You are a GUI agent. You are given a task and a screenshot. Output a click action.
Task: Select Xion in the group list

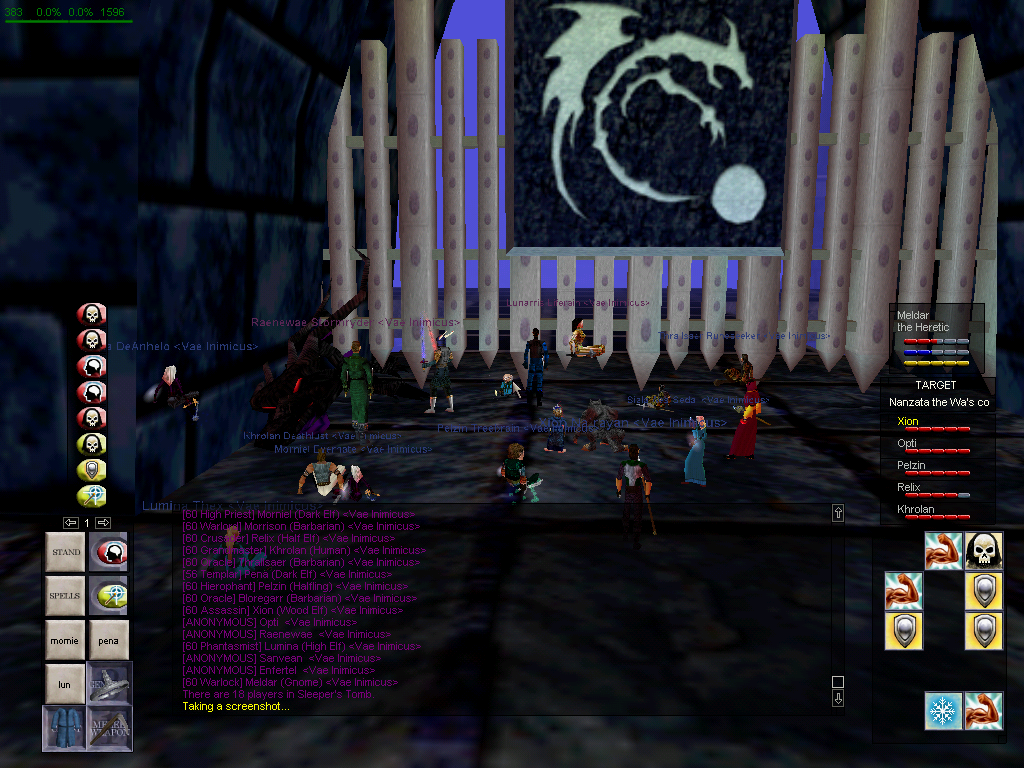(908, 422)
